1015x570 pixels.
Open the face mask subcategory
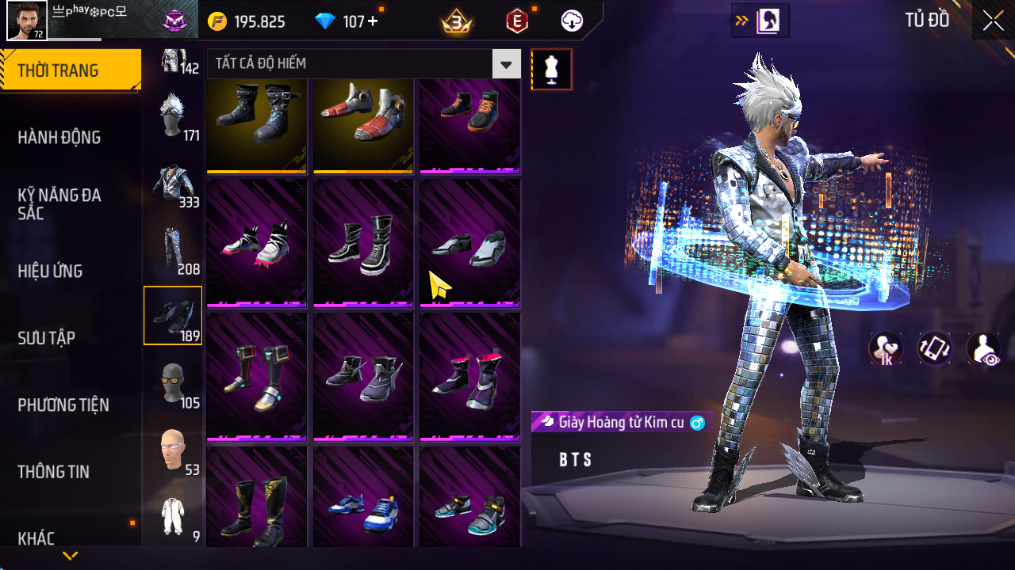click(173, 383)
